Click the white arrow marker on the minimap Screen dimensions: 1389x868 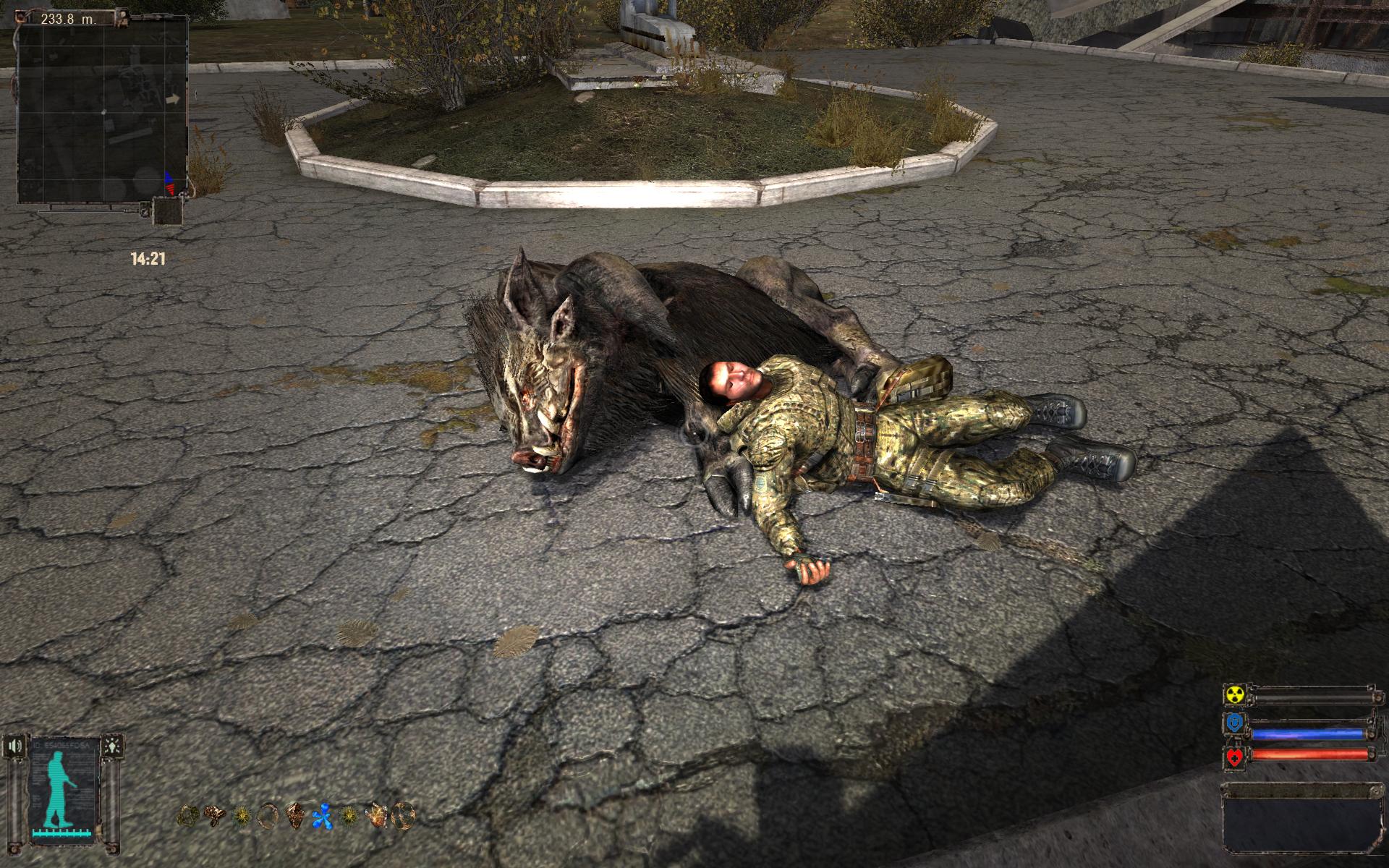click(x=172, y=100)
